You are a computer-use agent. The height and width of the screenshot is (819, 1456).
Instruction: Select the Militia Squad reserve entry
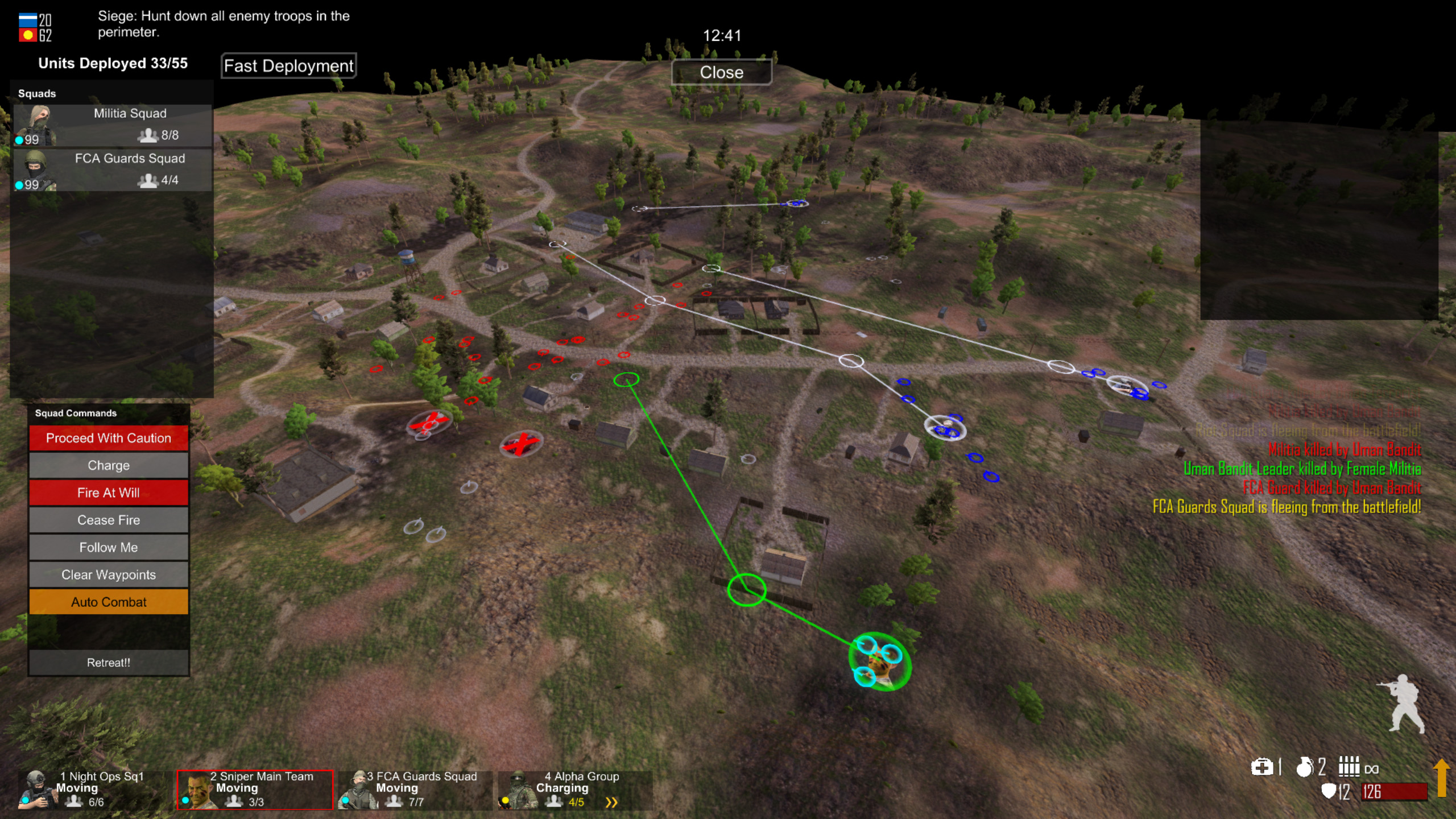pyautogui.click(x=113, y=125)
